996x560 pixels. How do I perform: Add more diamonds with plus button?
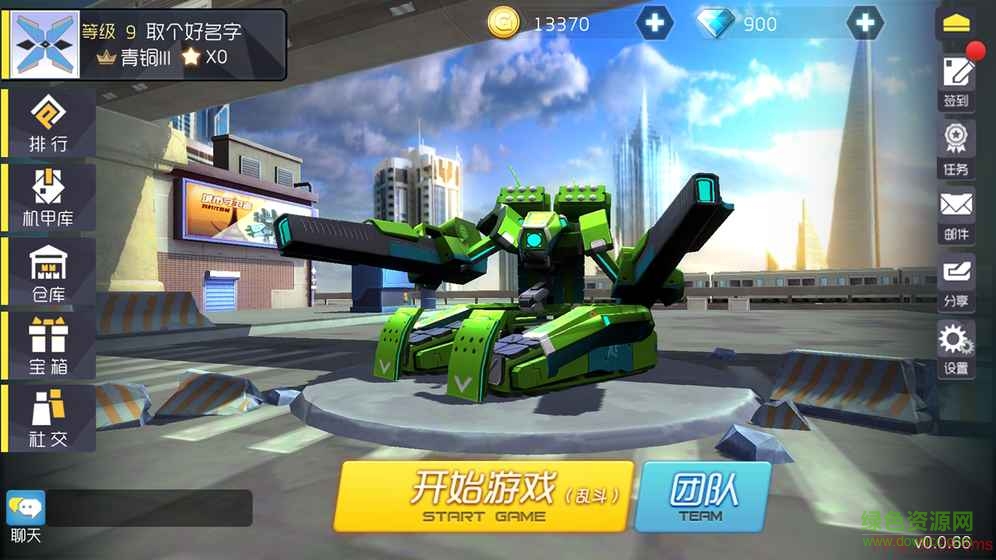coord(865,23)
